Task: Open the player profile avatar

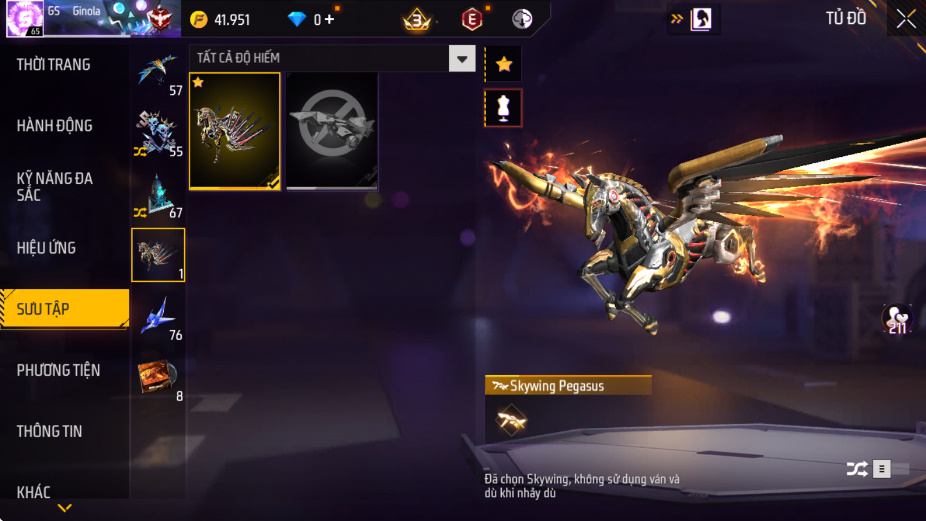Action: [x=23, y=17]
